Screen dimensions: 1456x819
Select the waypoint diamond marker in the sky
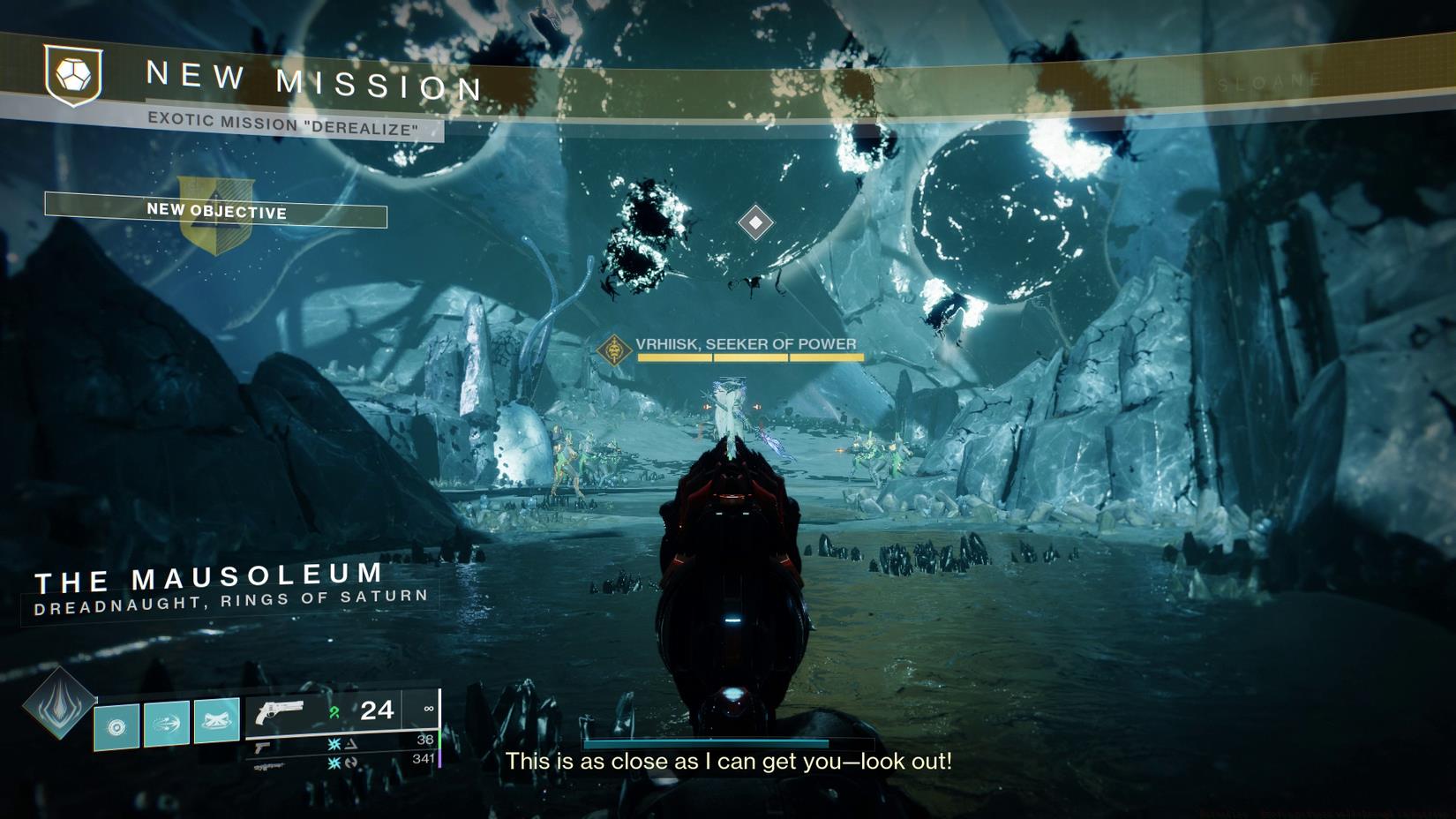755,221
